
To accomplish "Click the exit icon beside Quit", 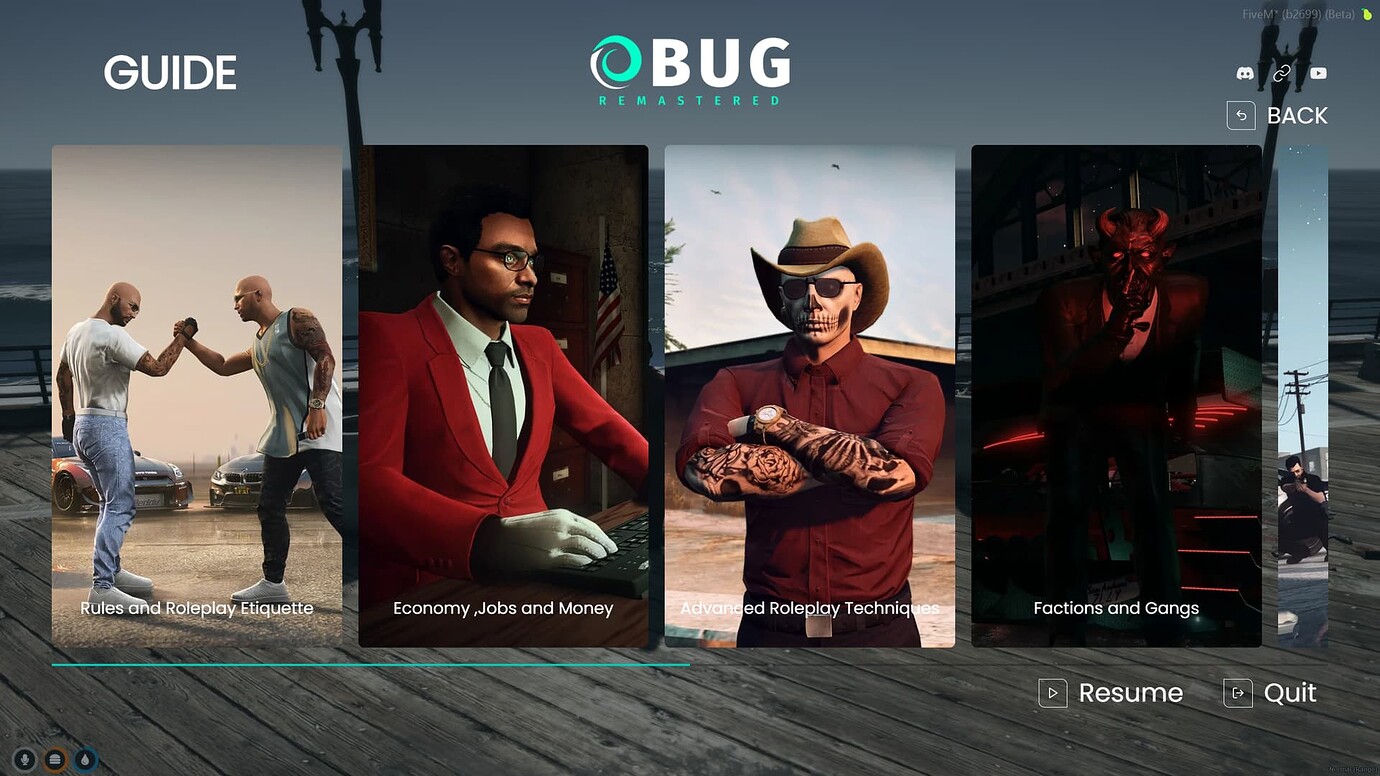I will coord(1237,692).
